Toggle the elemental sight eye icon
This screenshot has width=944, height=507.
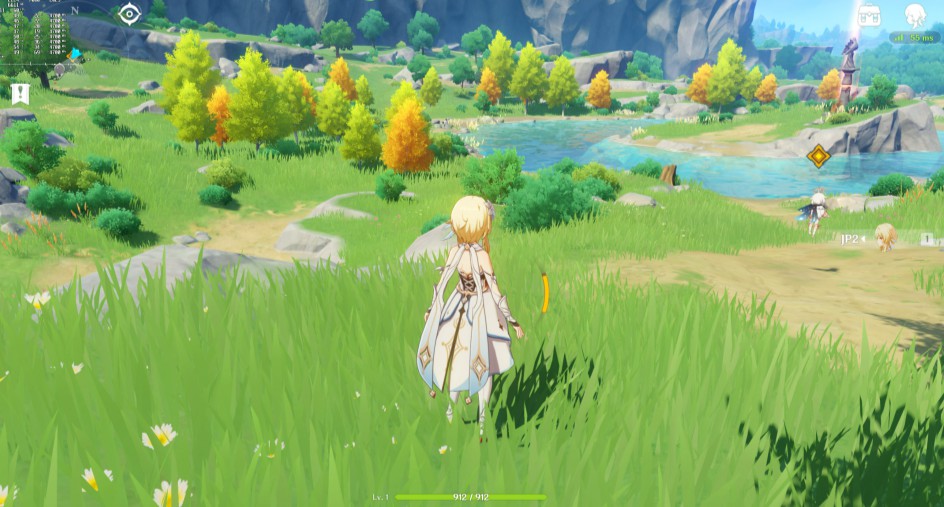[x=129, y=14]
